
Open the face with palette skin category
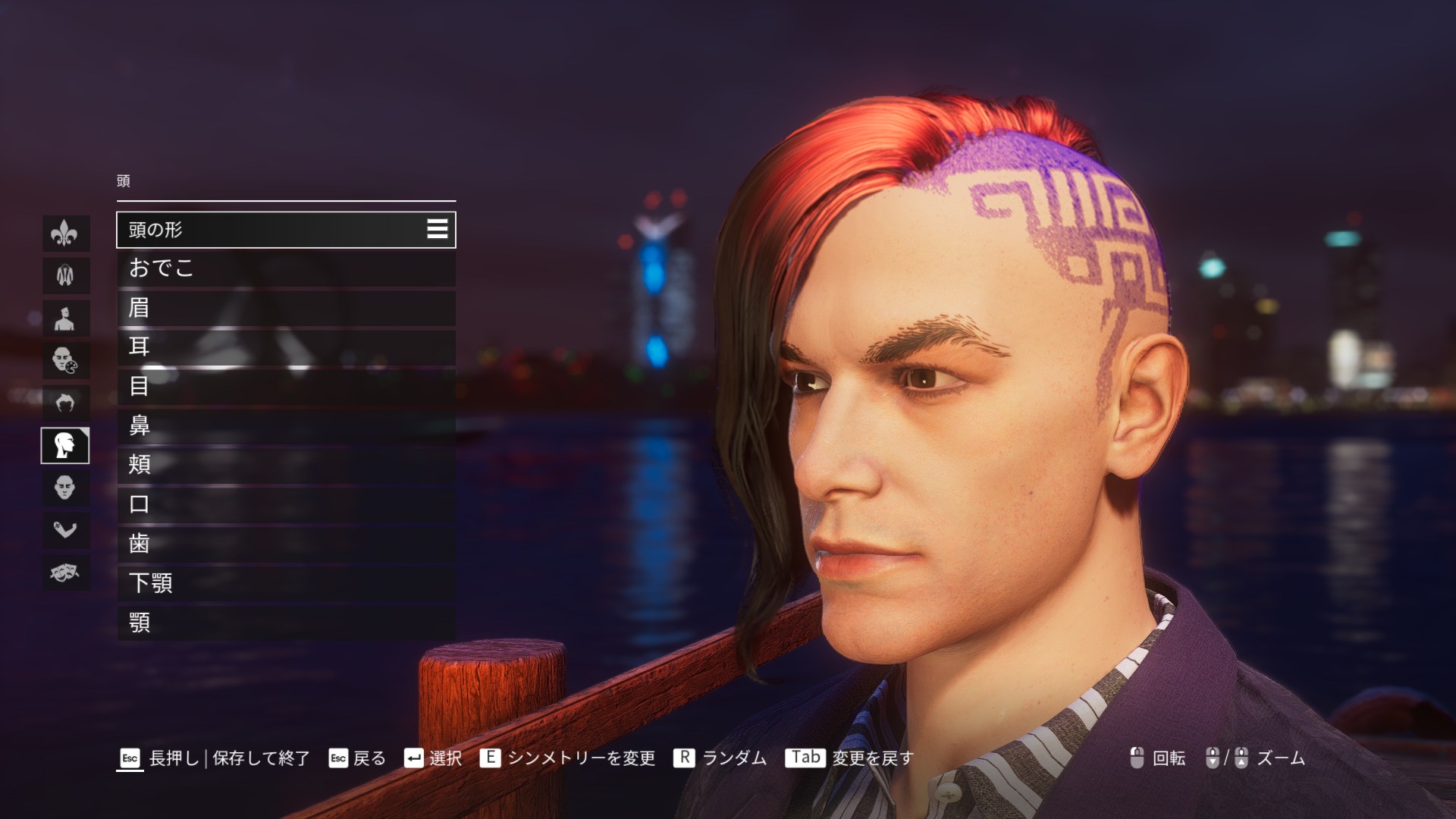click(x=65, y=360)
